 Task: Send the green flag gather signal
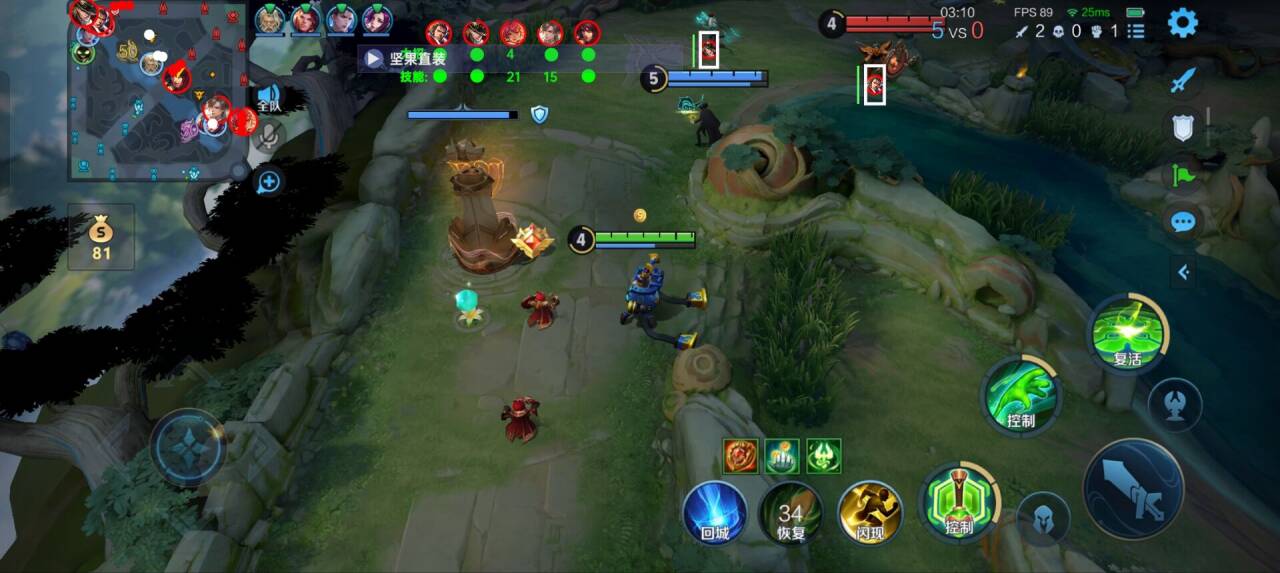click(x=1183, y=174)
